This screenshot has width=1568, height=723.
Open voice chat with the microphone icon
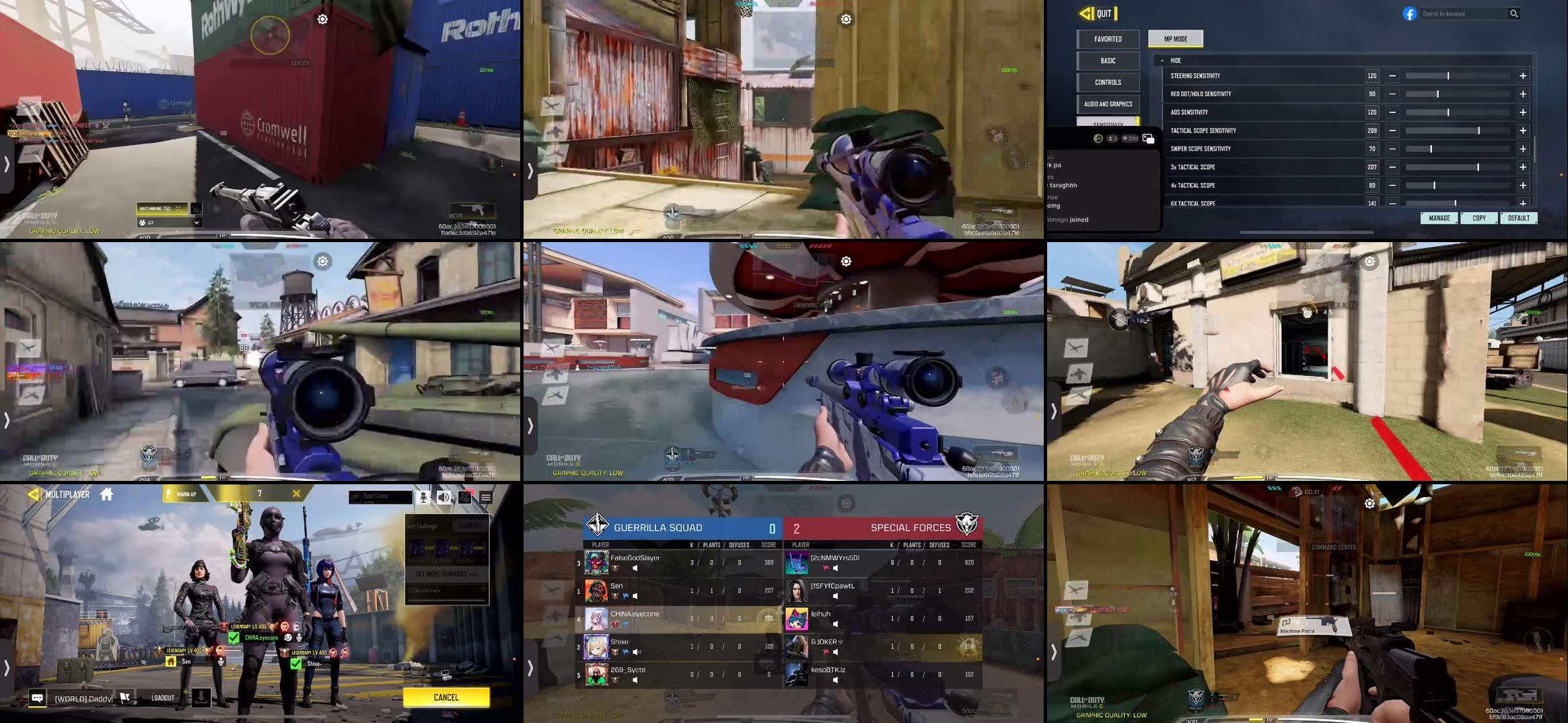423,498
